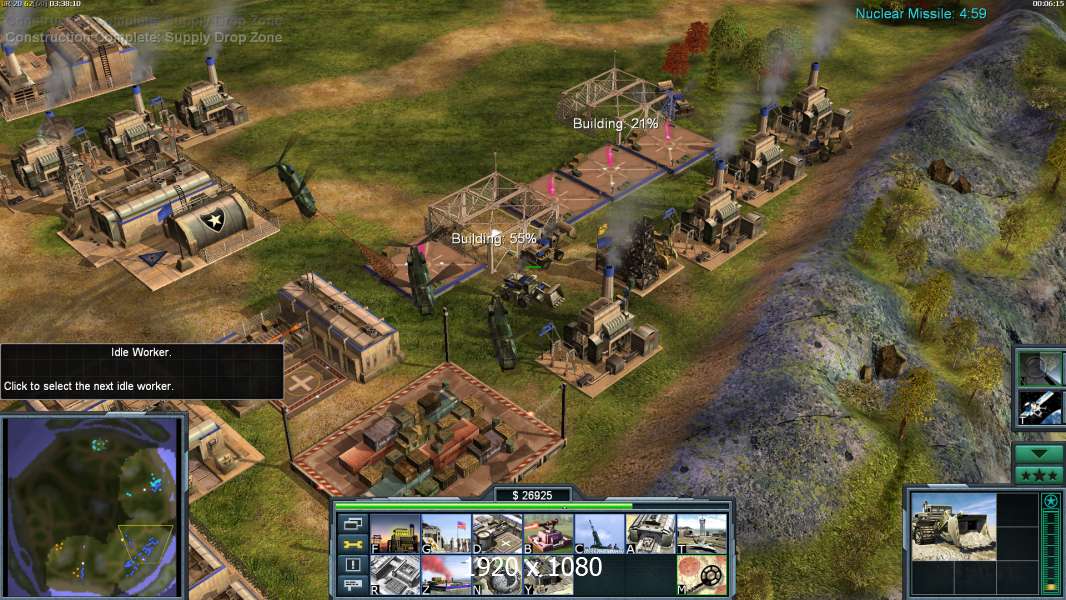The width and height of the screenshot is (1066, 600).
Task: Click the yellow wrench button
Action: [352, 544]
